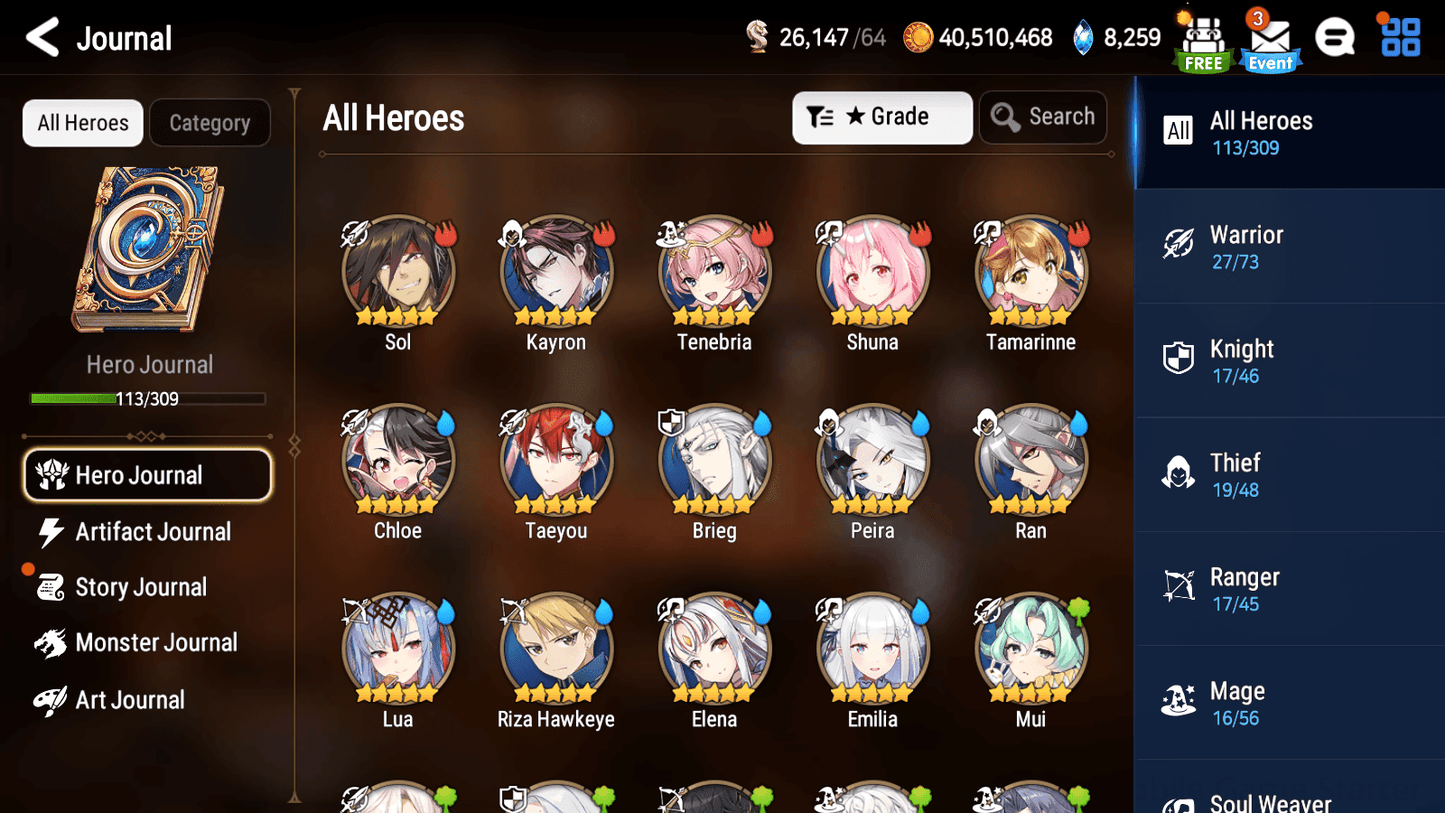The height and width of the screenshot is (813, 1445).
Task: Switch to the Category tab
Action: coord(210,122)
